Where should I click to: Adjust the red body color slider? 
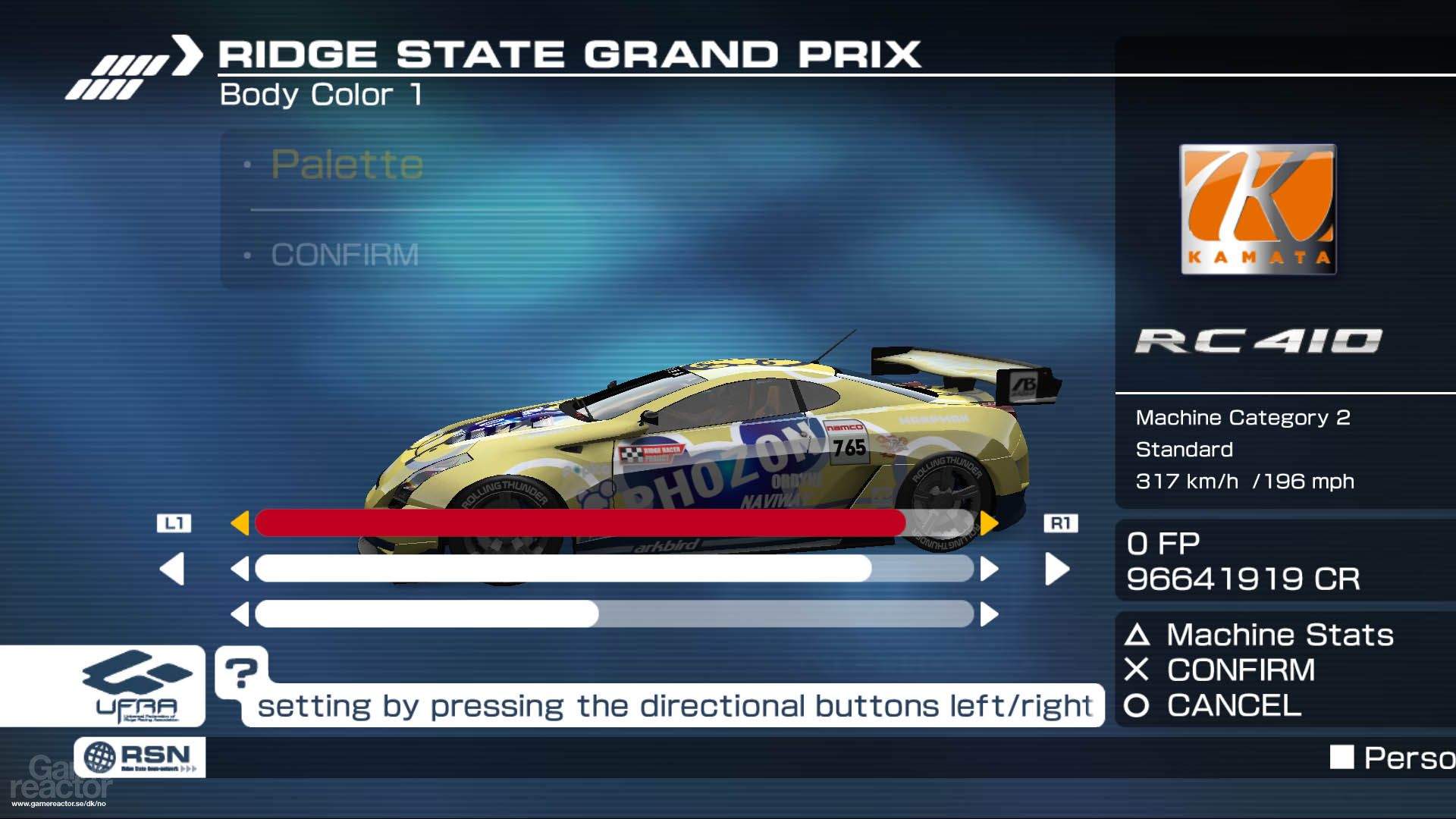click(x=580, y=522)
